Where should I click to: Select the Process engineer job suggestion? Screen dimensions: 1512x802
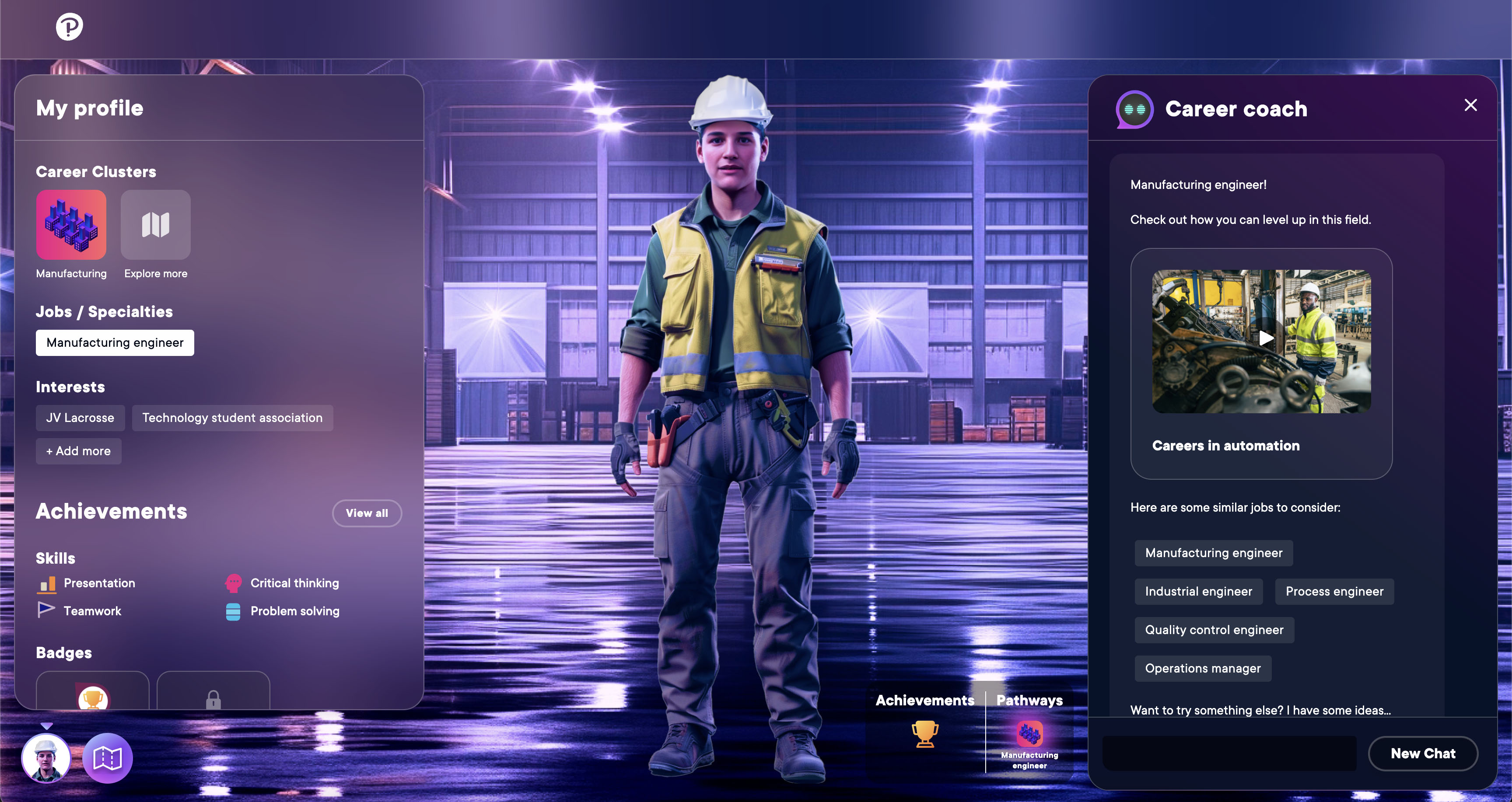[x=1334, y=591]
